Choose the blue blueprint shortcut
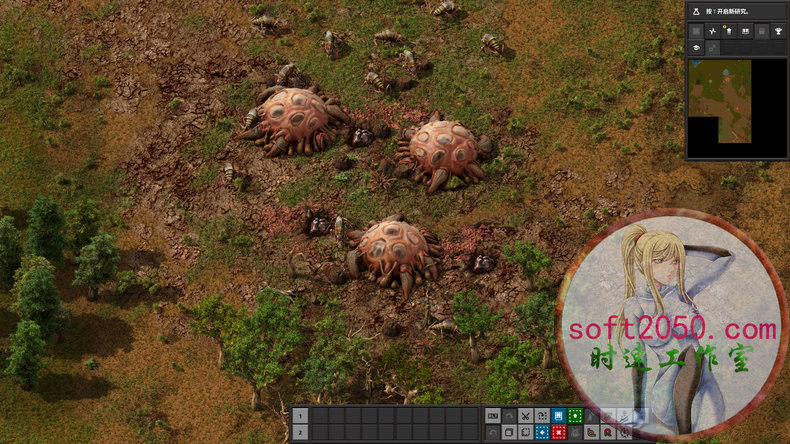The width and height of the screenshot is (790, 444). [559, 415]
